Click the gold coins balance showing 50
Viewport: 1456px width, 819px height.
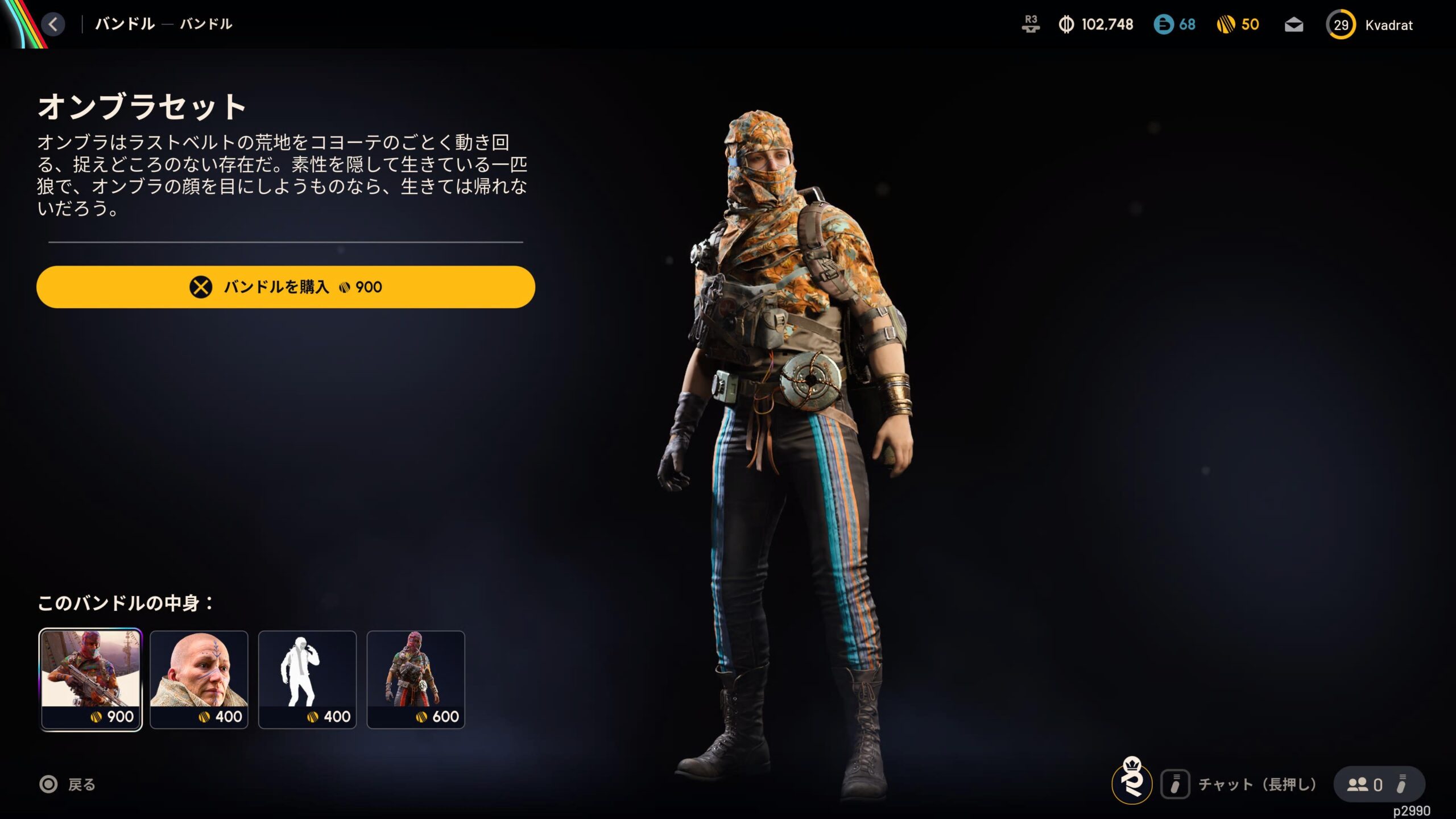point(1238,24)
